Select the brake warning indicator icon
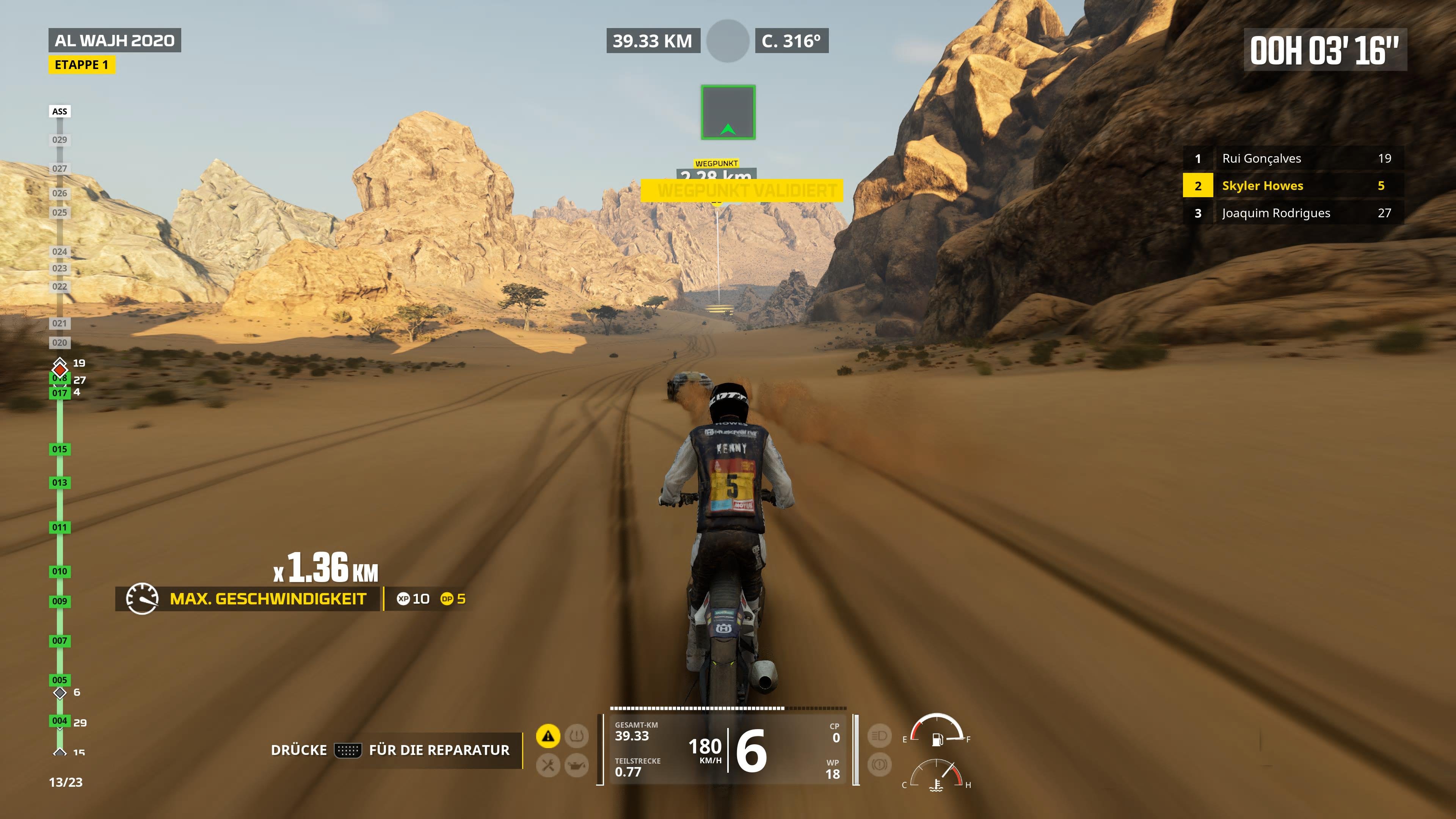This screenshot has width=1456, height=819. pyautogui.click(x=880, y=764)
